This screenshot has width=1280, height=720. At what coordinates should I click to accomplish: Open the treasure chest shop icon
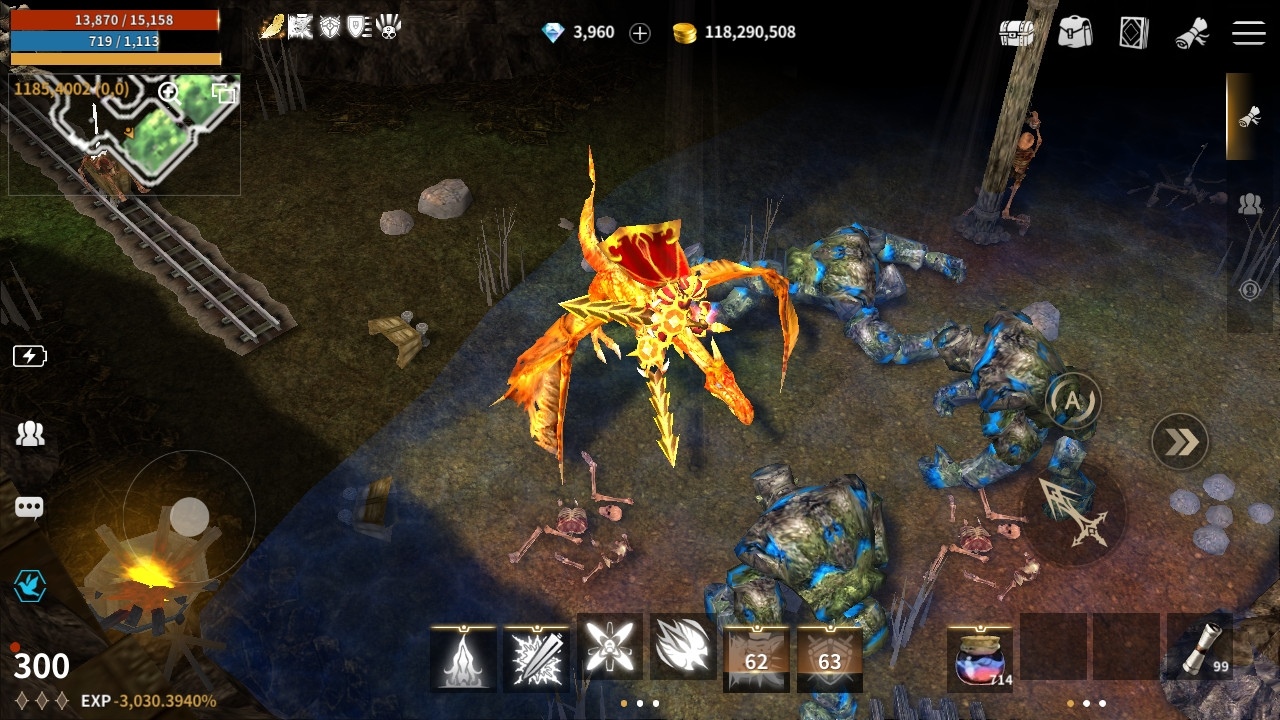coord(1017,32)
